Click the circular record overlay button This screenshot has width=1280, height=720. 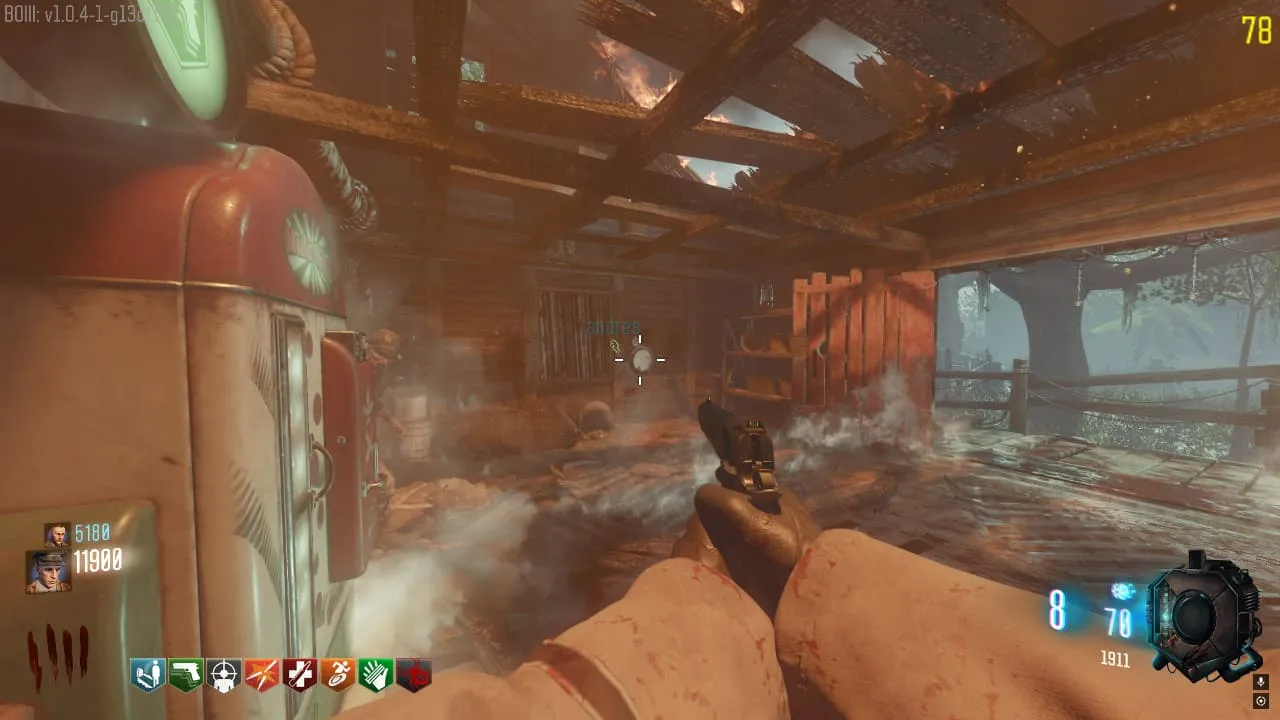pos(1260,701)
